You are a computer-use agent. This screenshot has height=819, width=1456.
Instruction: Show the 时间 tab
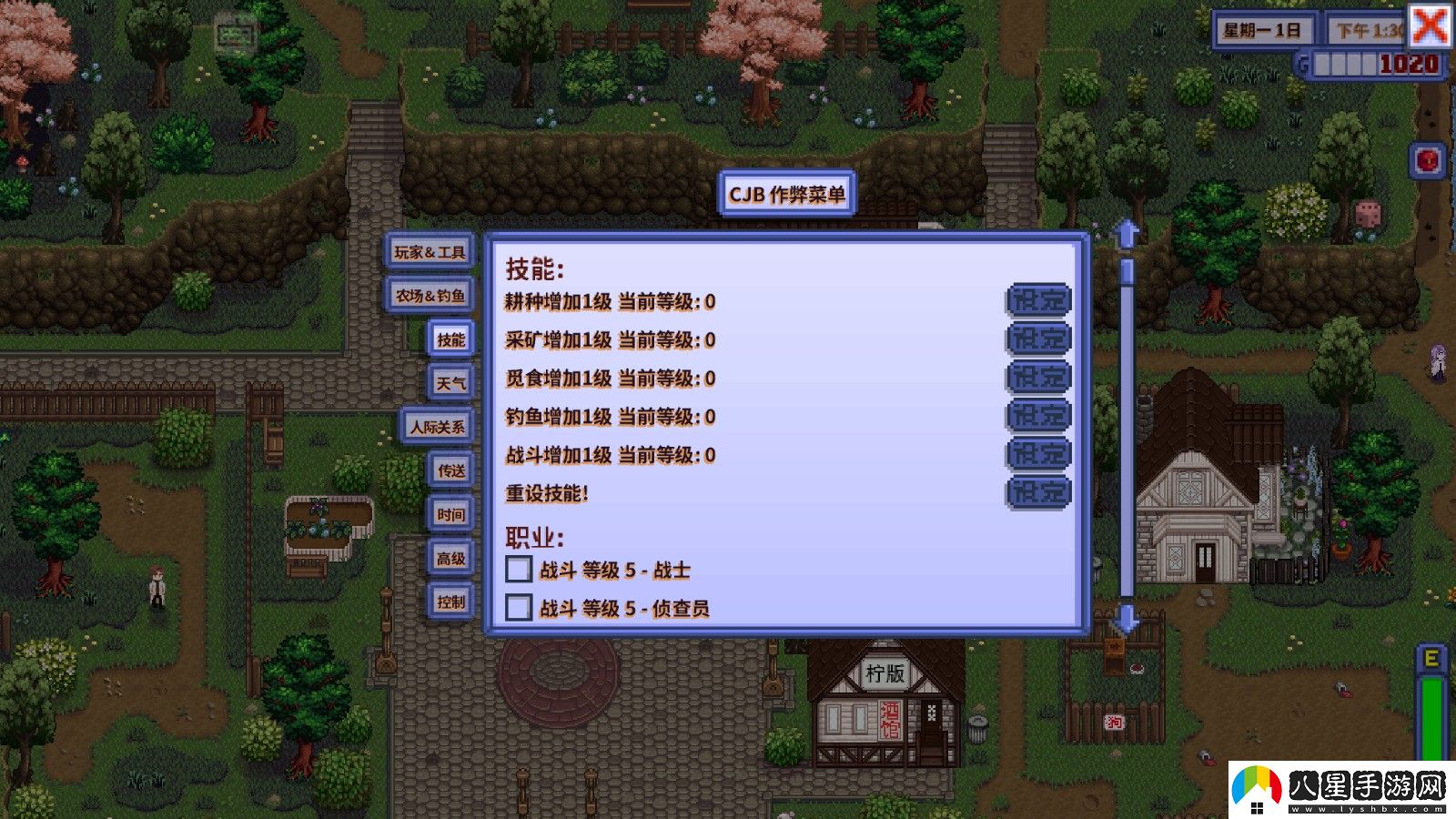click(450, 514)
